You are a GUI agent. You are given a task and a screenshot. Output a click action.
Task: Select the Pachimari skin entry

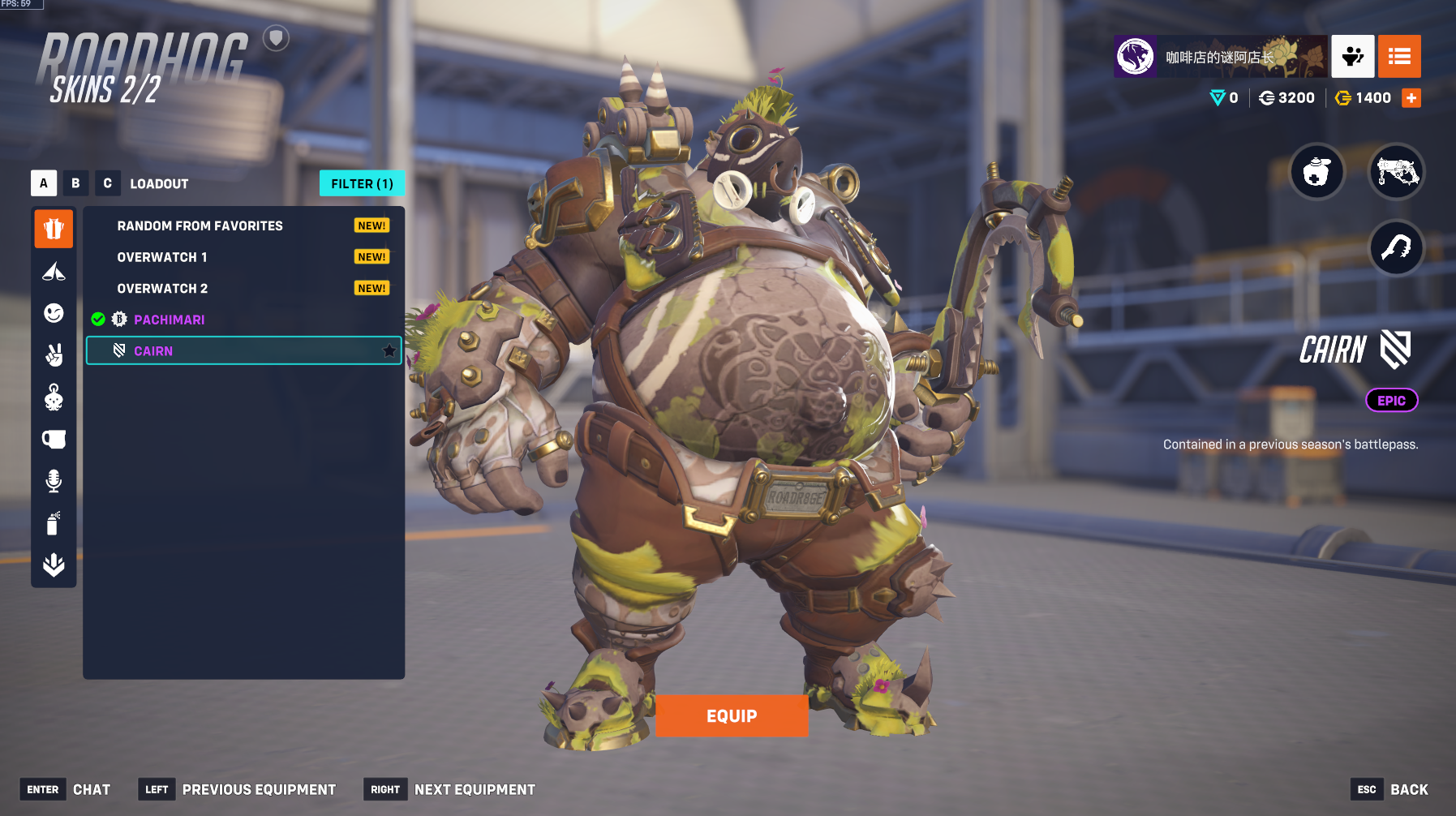pos(169,320)
